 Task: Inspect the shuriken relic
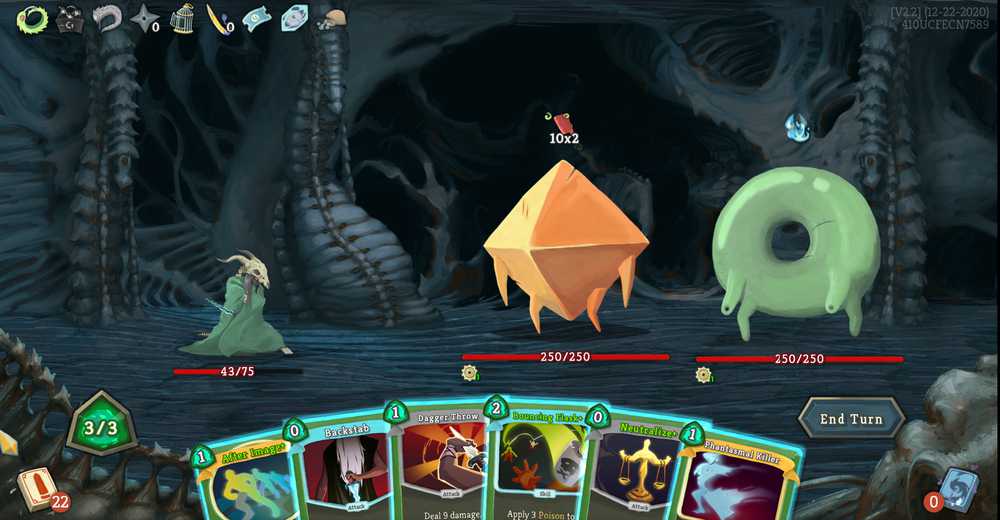coord(144,18)
